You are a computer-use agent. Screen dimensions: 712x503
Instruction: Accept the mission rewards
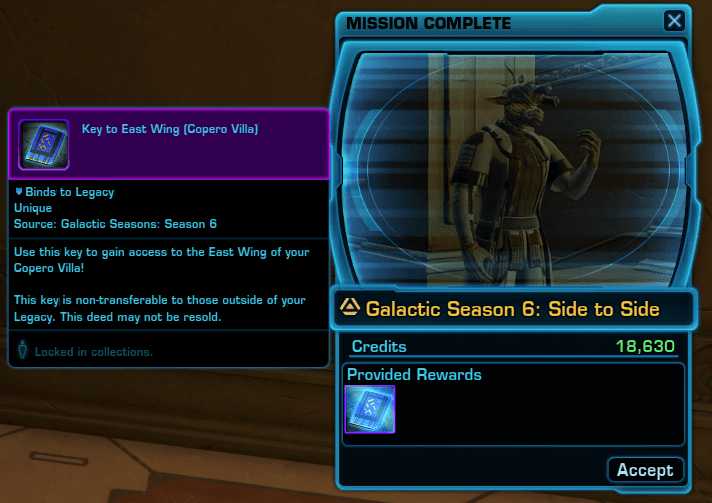pos(645,469)
